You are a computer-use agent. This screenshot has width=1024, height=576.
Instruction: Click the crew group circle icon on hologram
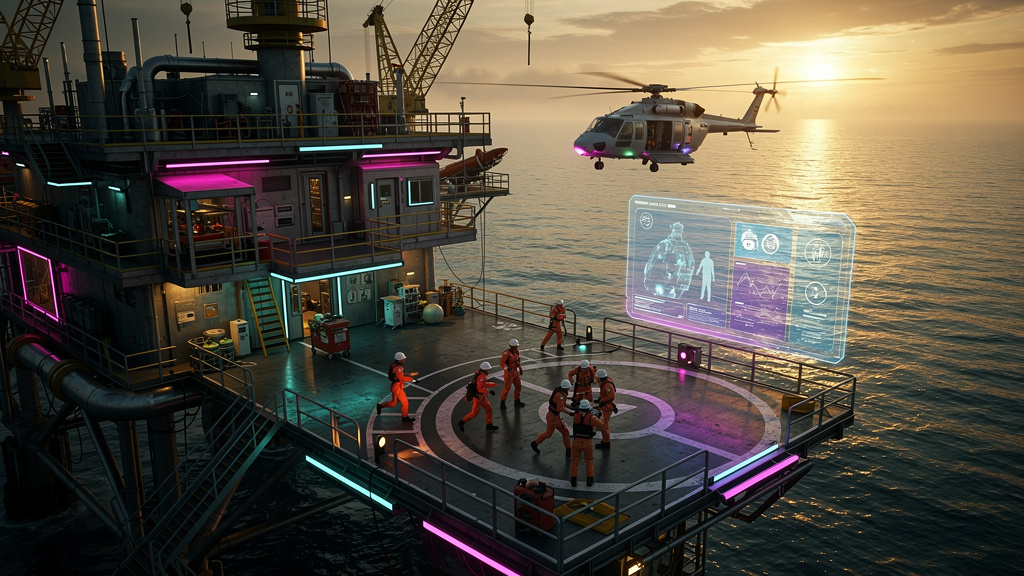tap(817, 252)
